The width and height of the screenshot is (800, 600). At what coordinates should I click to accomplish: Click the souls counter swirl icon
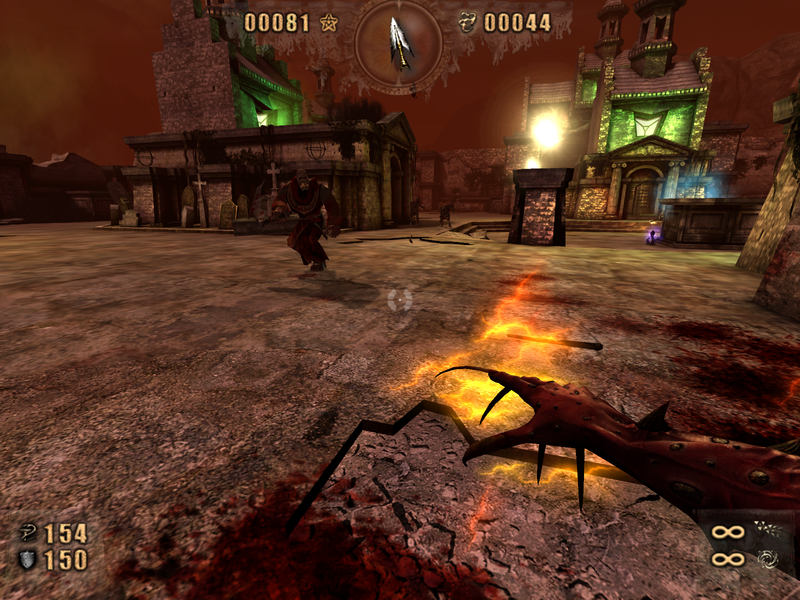(466, 22)
